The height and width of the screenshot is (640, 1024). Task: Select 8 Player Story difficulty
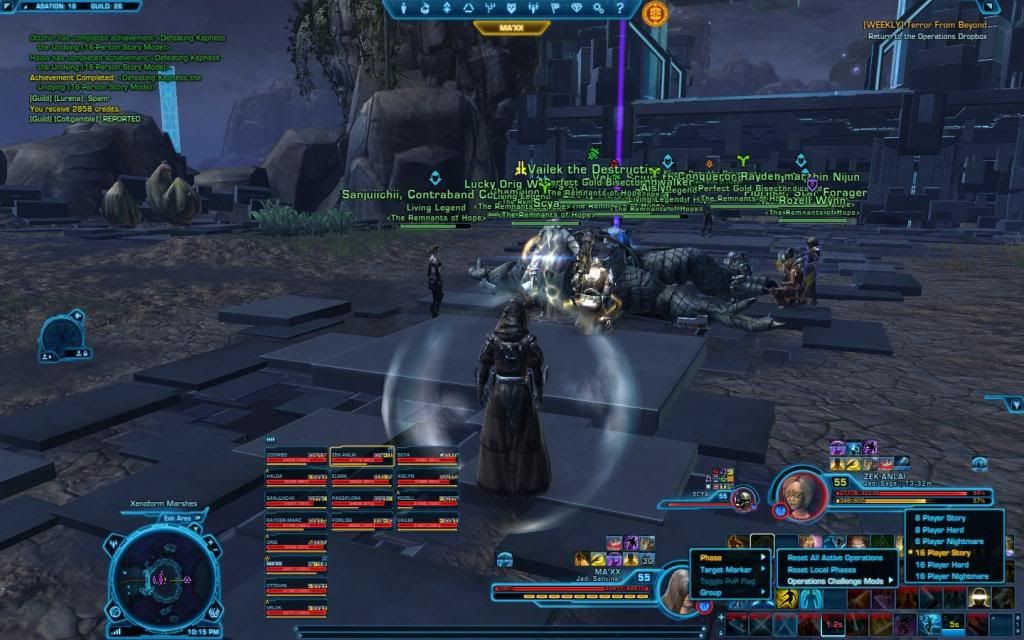pos(941,518)
